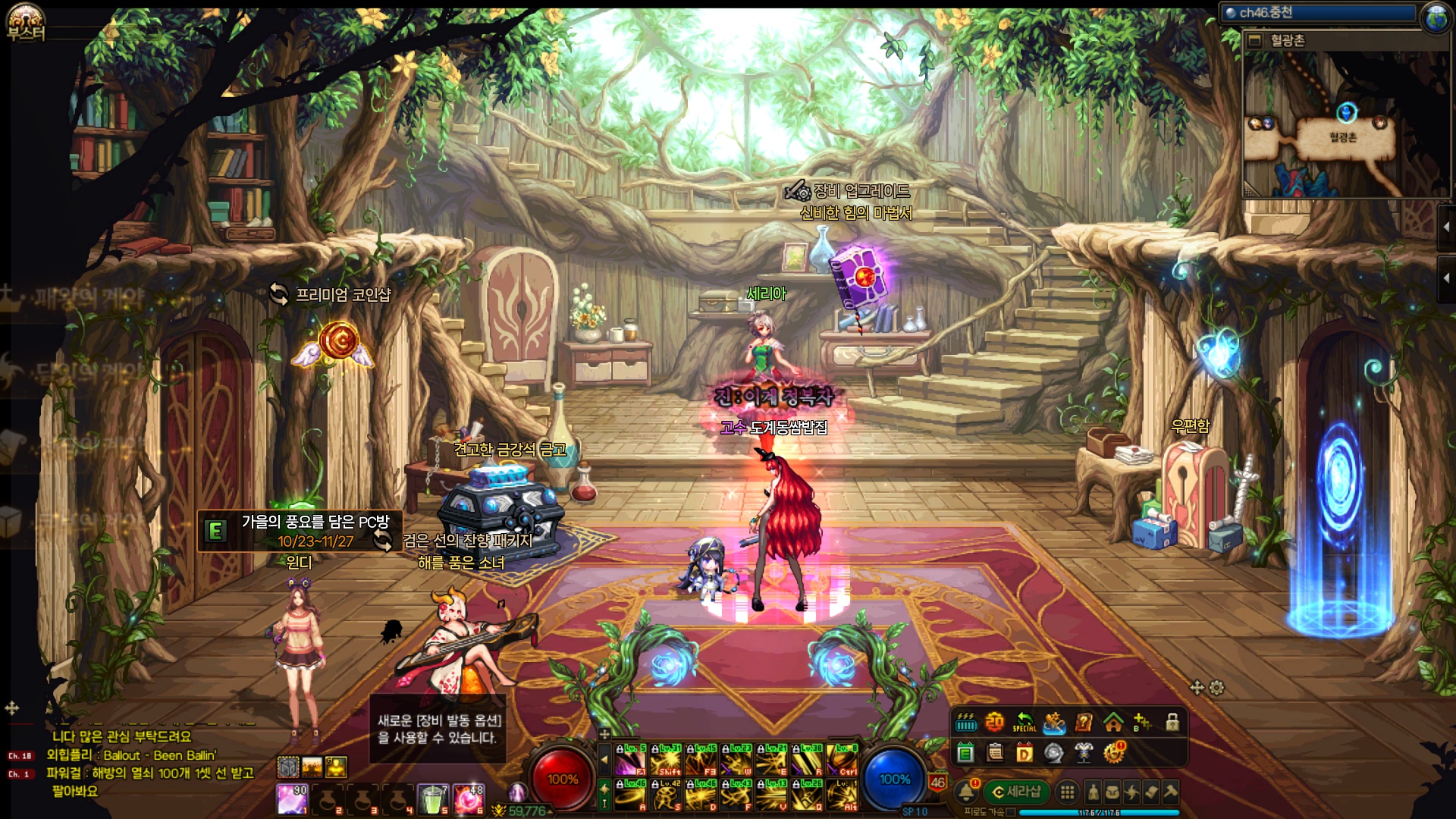Open the auction hammer icon
Image resolution: width=1456 pixels, height=819 pixels.
point(1170,793)
